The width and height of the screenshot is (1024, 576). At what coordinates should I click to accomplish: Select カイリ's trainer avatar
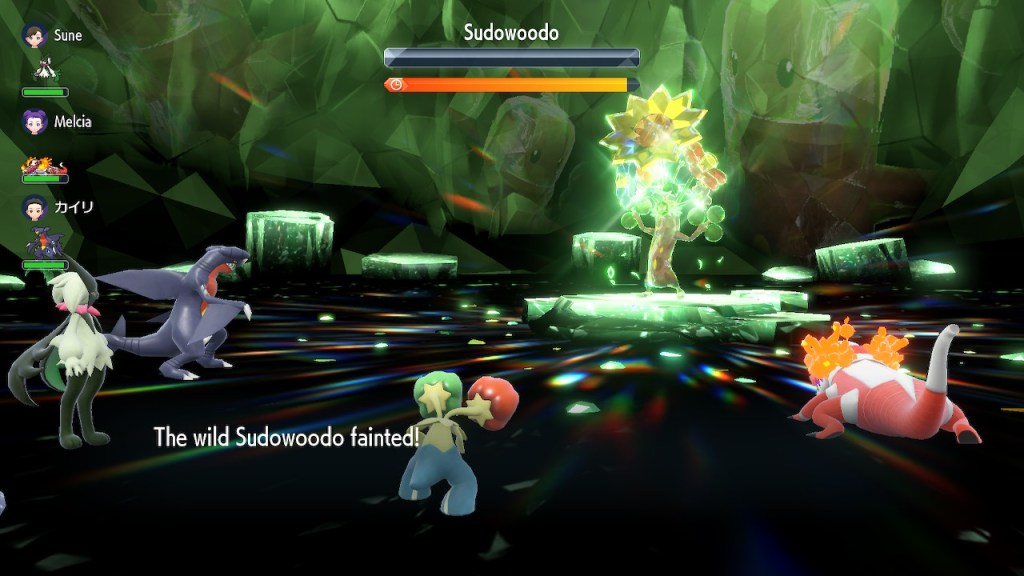click(35, 207)
